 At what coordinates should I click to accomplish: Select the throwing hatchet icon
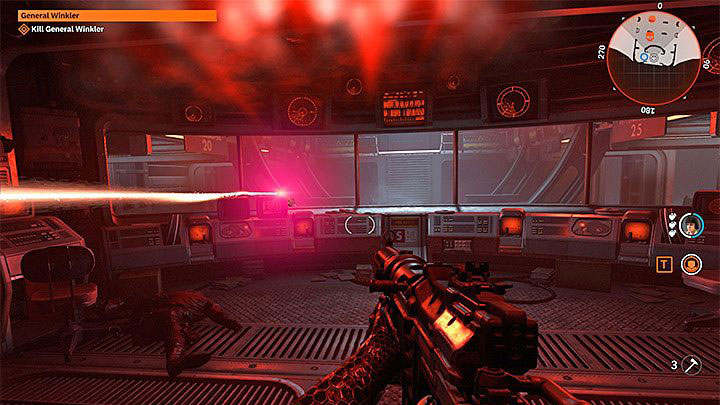(692, 367)
